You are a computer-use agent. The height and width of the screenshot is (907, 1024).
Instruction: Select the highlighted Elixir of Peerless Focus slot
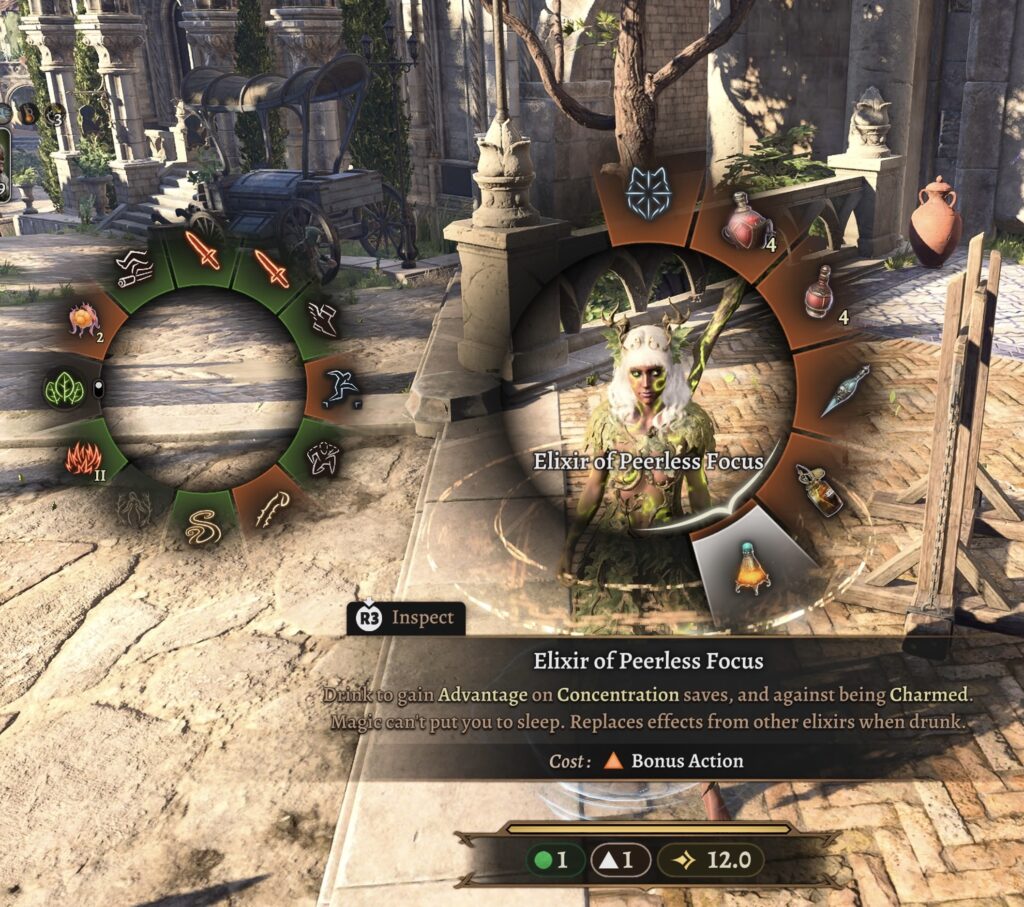point(750,566)
